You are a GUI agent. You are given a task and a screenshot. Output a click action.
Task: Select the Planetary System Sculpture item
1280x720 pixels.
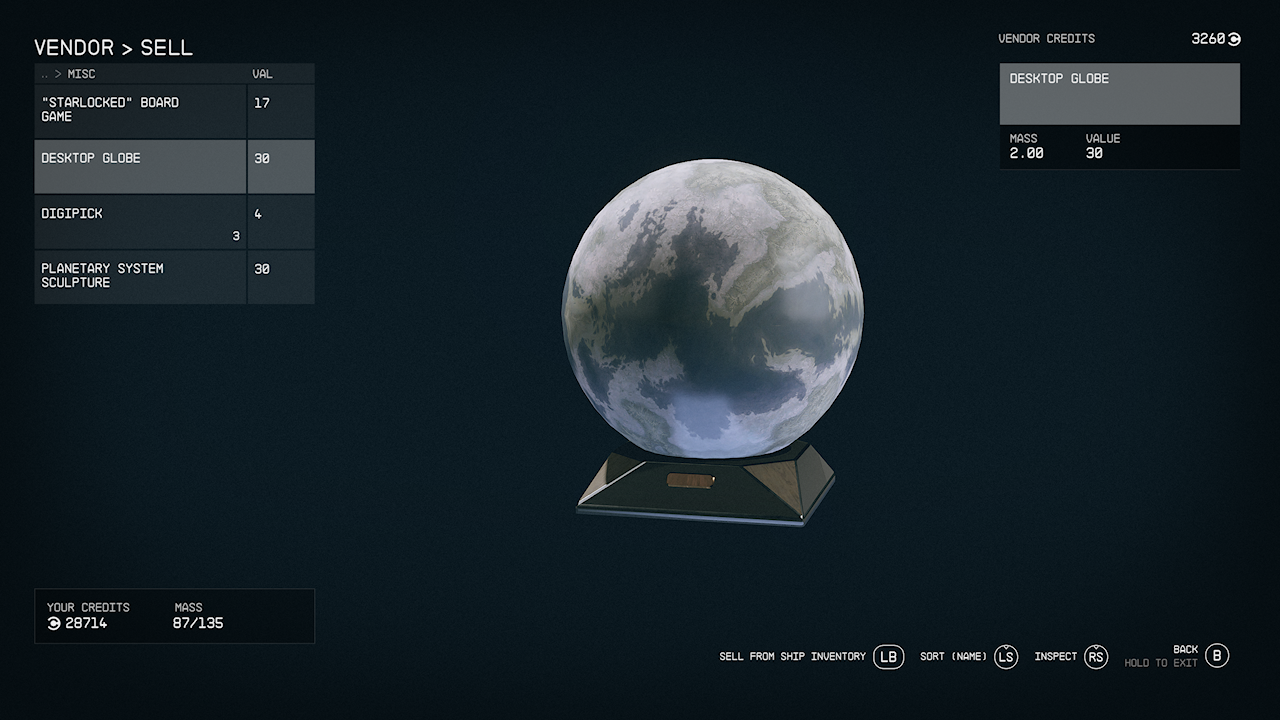pos(140,277)
